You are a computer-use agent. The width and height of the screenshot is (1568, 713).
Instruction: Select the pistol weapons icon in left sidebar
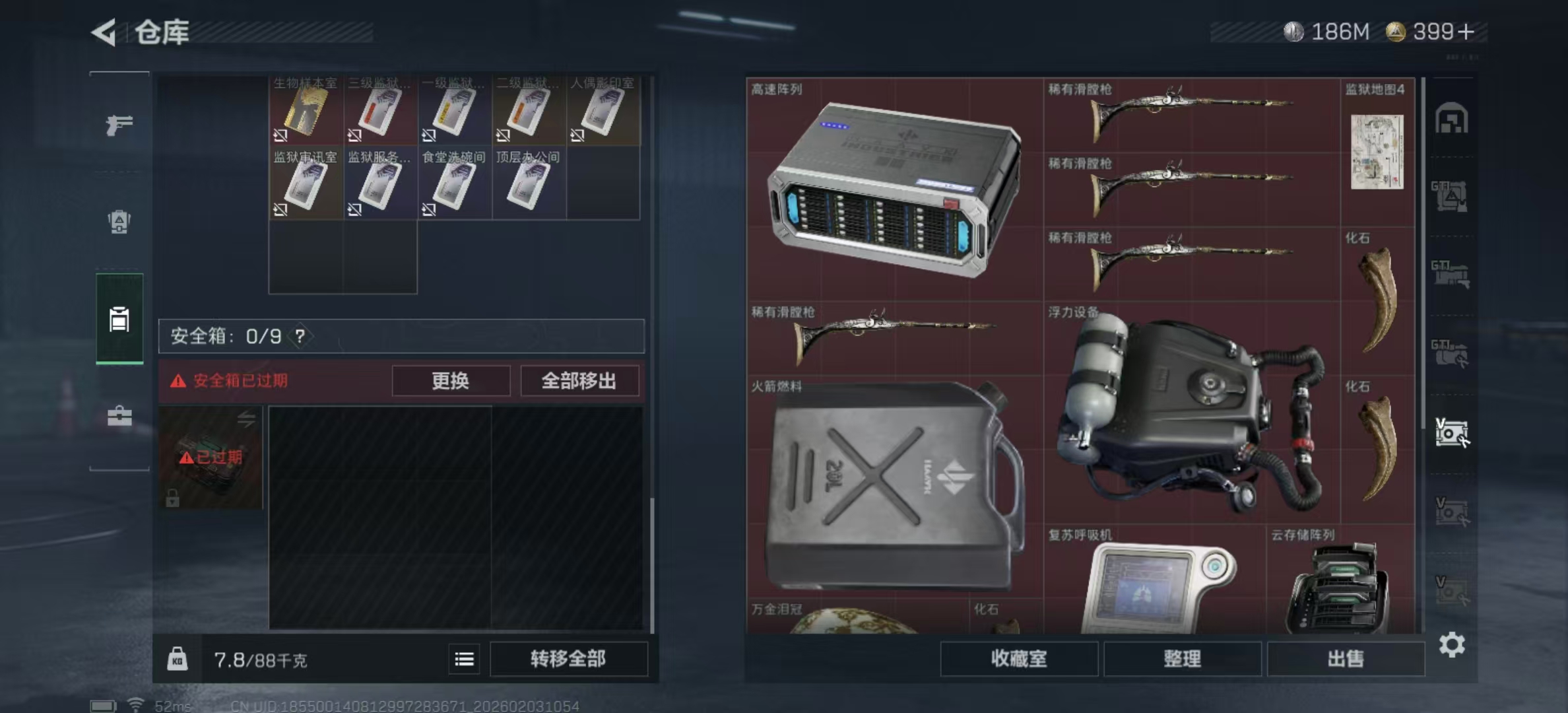(121, 124)
